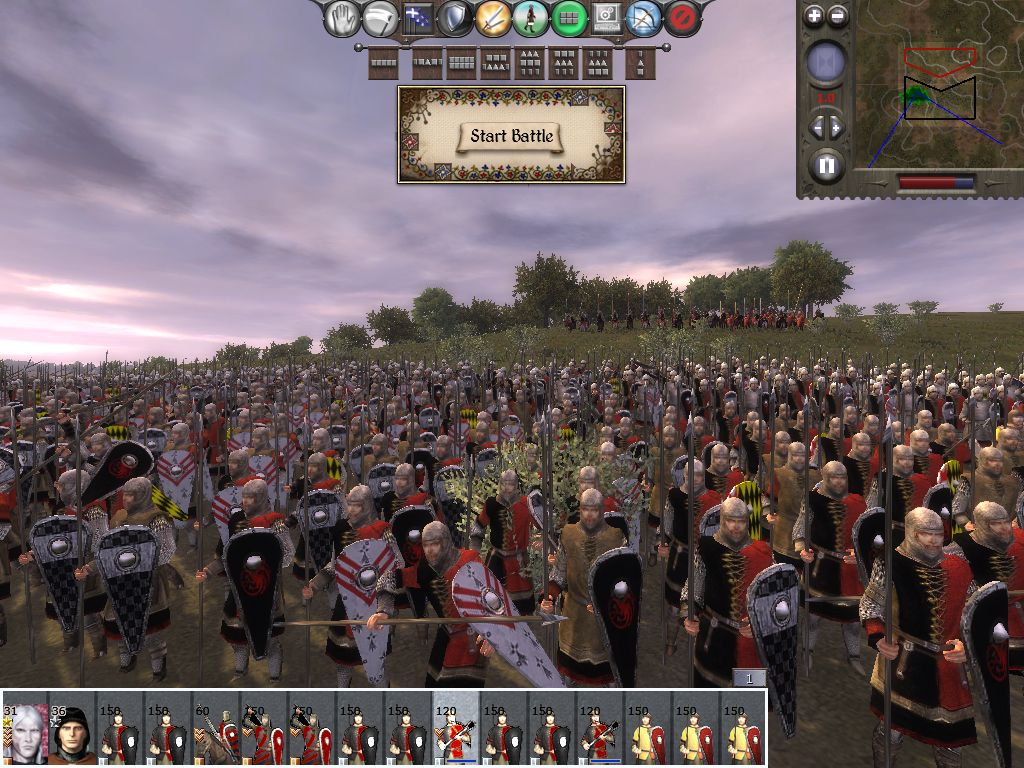This screenshot has height=768, width=1024.
Task: Zoom in the minimap with plus button
Action: (814, 15)
